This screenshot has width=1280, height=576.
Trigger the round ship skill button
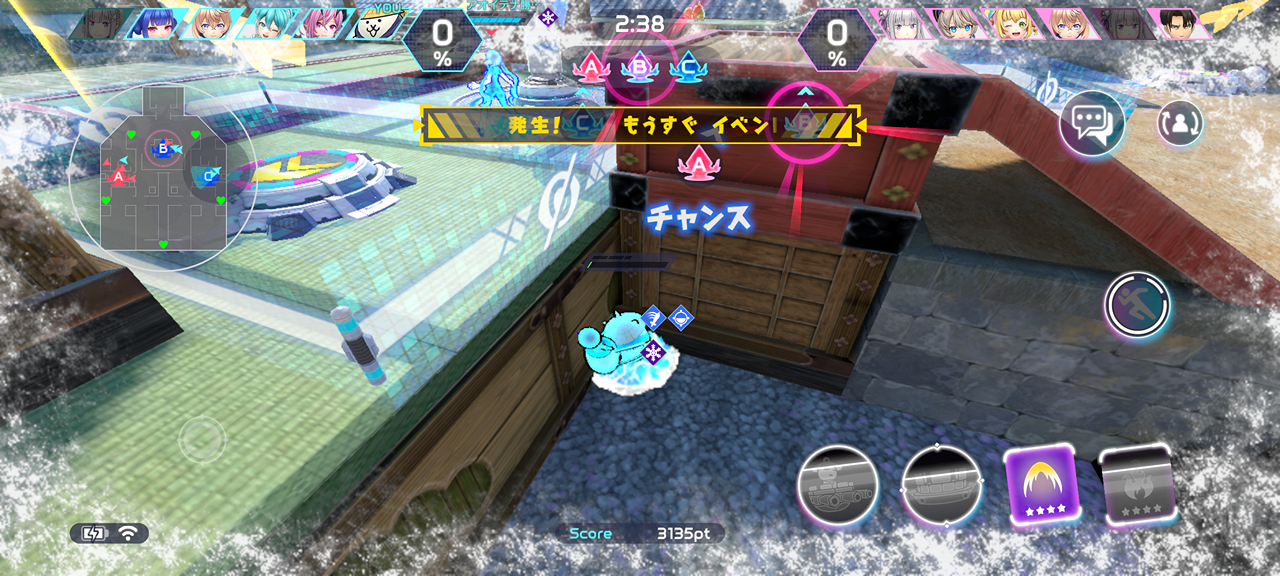coord(941,485)
